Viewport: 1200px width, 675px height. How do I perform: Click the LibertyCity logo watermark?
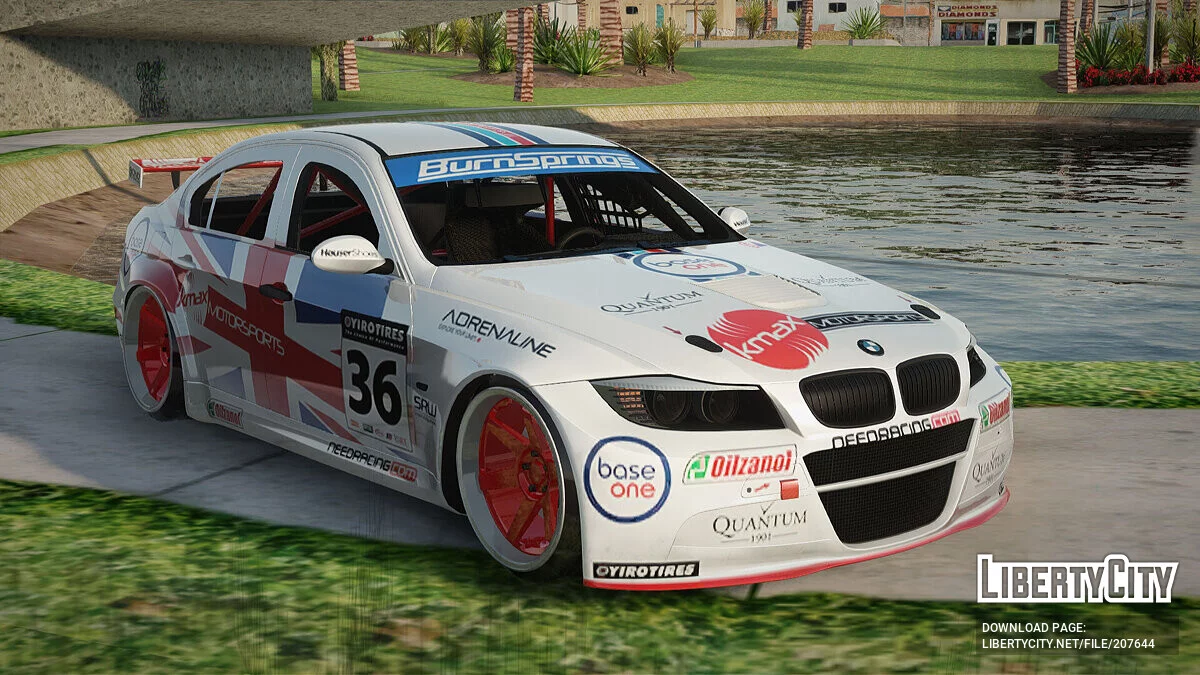[x=1077, y=579]
